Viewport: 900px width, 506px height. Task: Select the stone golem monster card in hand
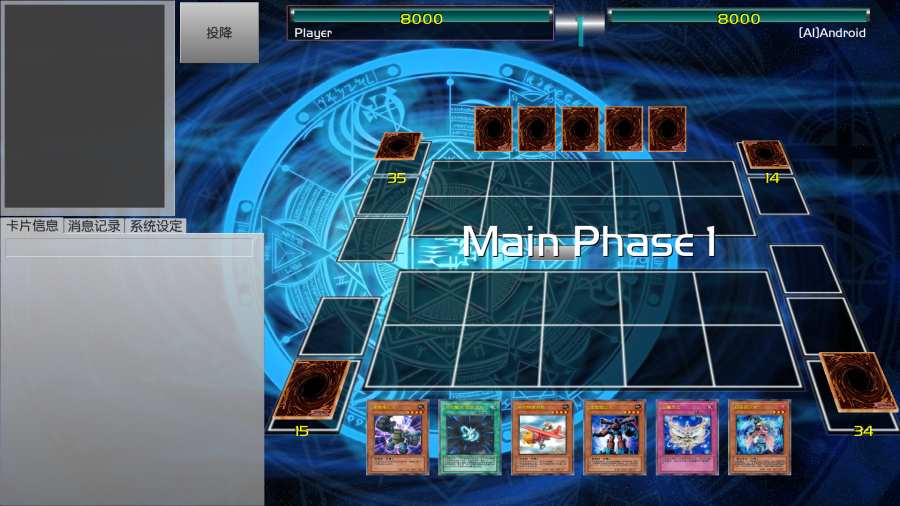click(397, 437)
